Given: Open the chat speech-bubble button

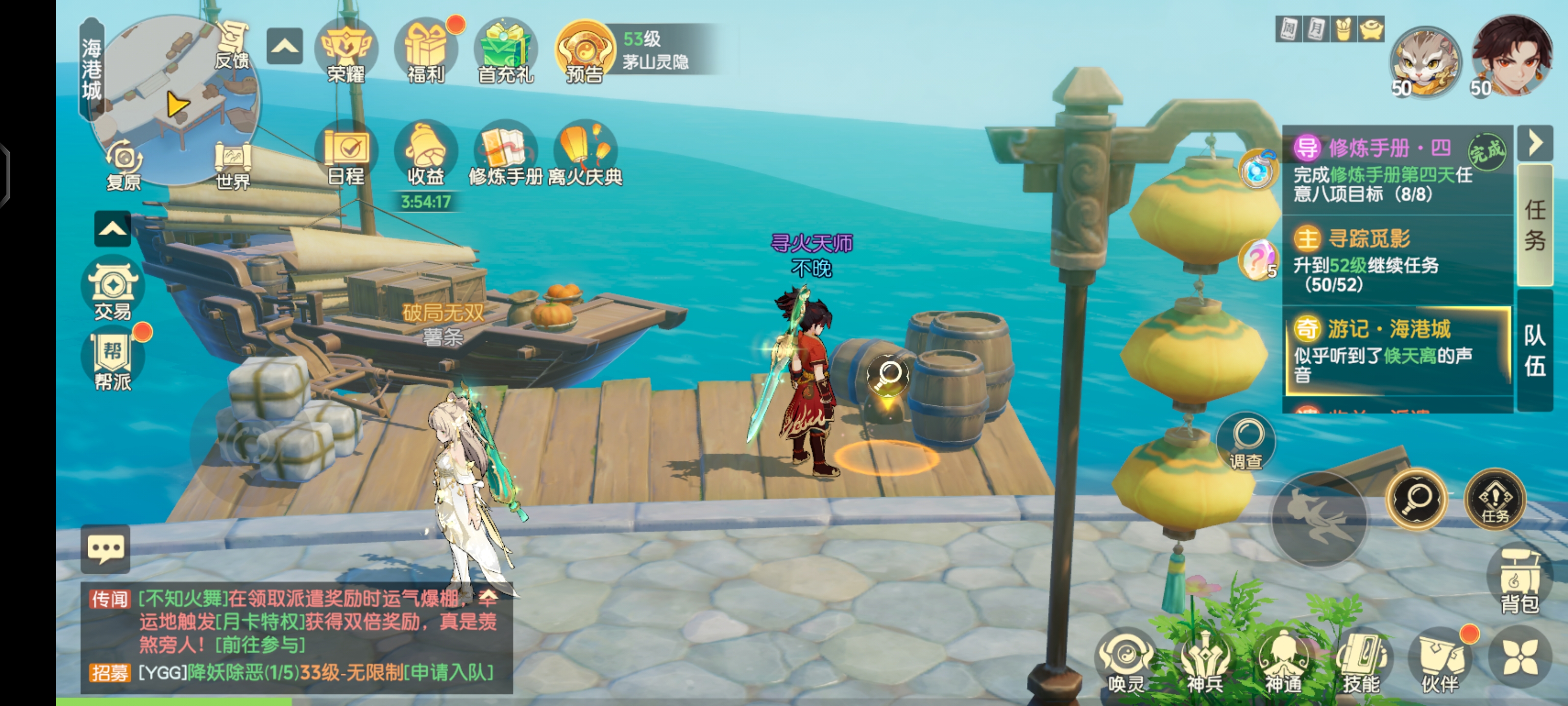Looking at the screenshot, I should click(x=105, y=549).
